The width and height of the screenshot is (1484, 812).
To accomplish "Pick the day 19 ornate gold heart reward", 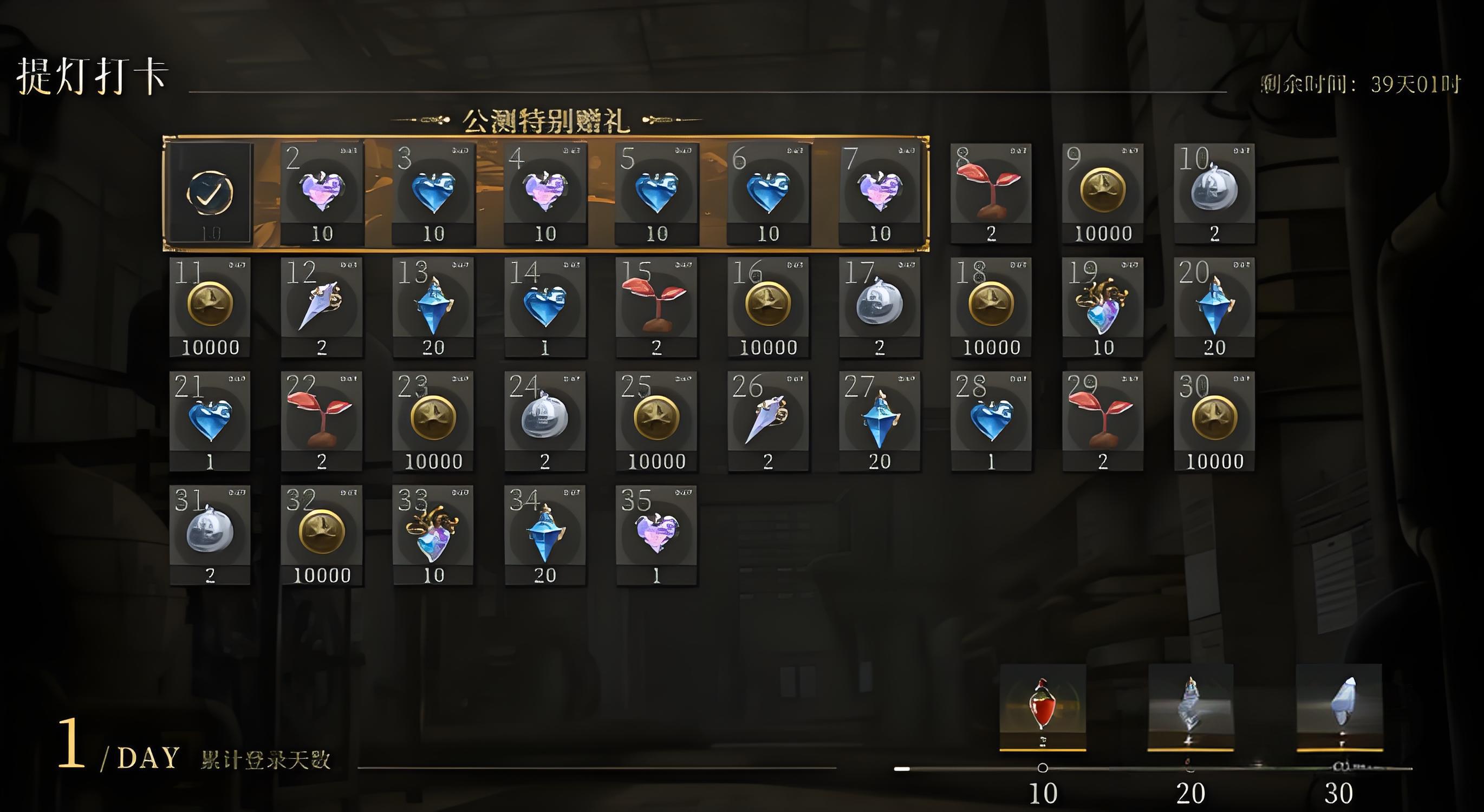I will tap(1103, 307).
